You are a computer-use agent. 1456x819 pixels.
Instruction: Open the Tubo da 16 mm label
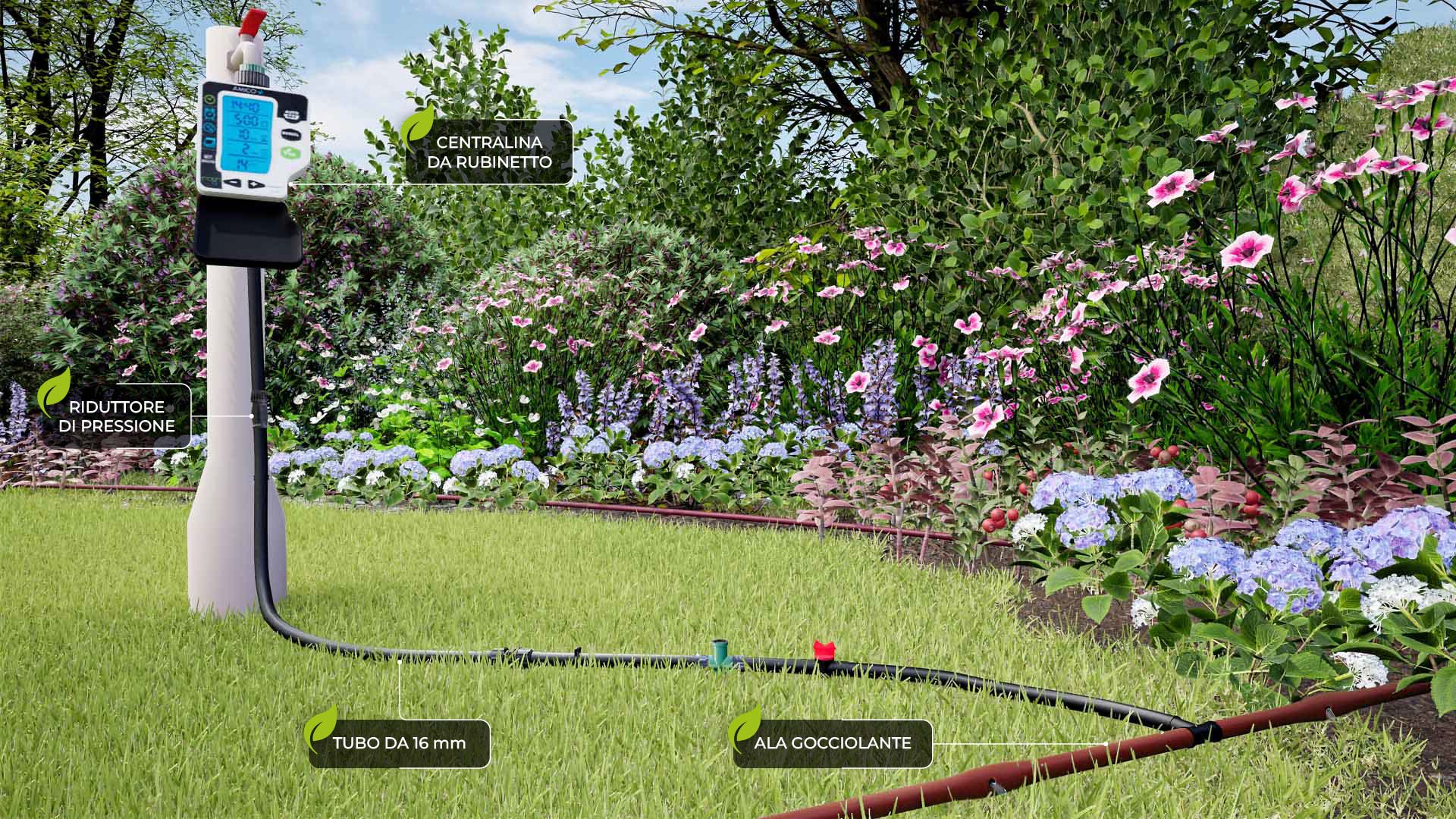399,742
